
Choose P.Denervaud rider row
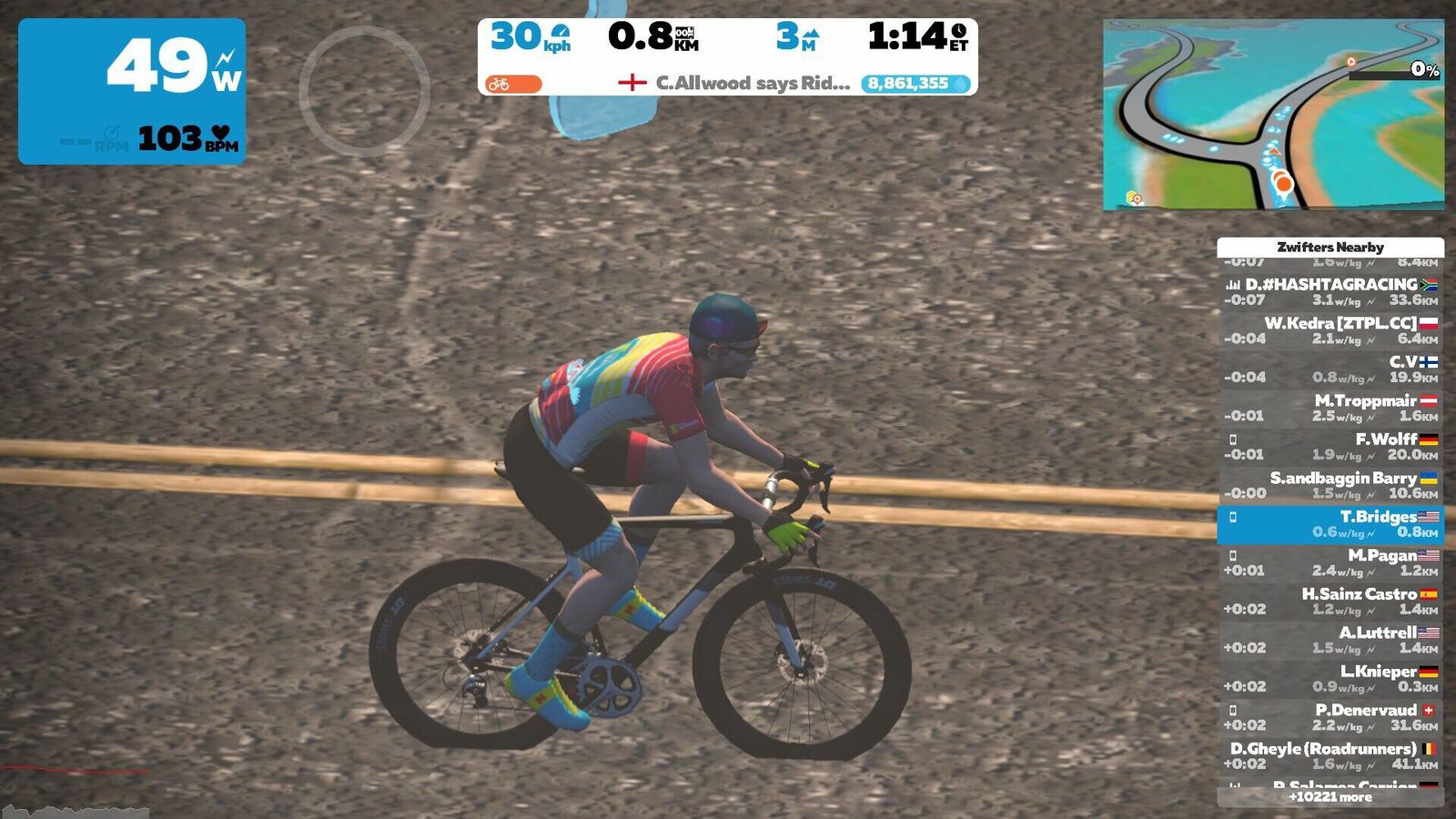[x=1330, y=717]
